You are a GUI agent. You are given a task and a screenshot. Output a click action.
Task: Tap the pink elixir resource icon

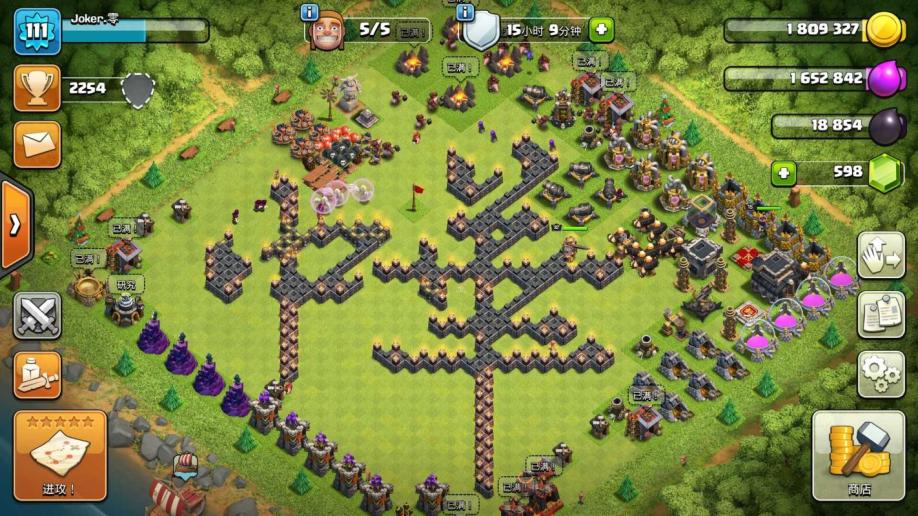tap(883, 79)
